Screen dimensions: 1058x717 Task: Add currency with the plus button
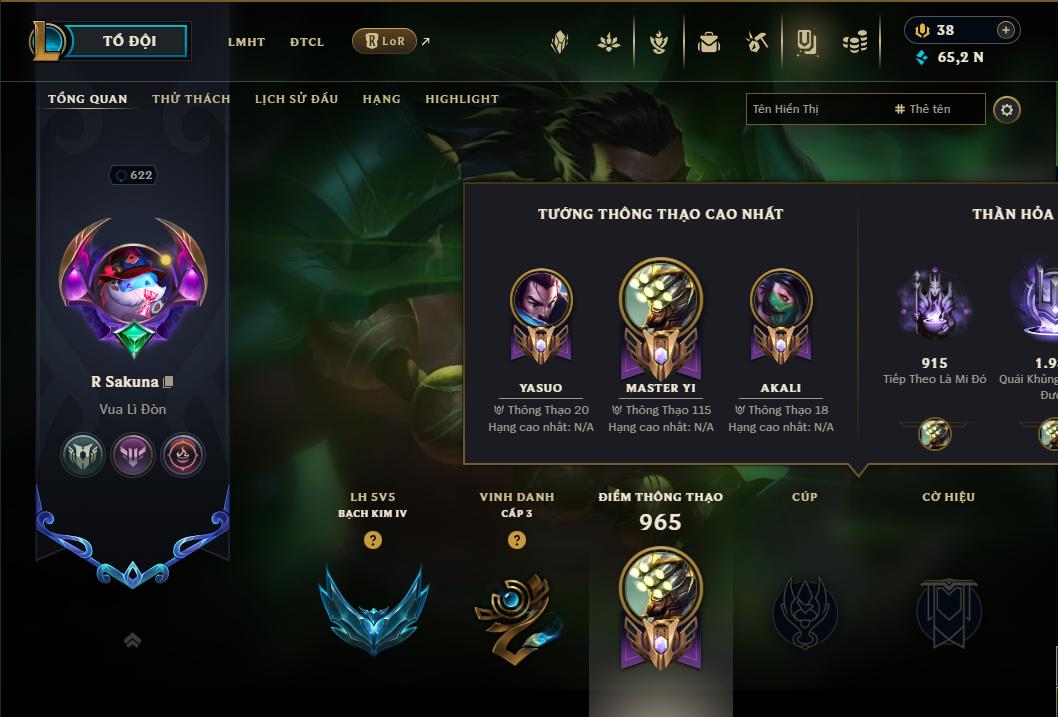[1006, 30]
